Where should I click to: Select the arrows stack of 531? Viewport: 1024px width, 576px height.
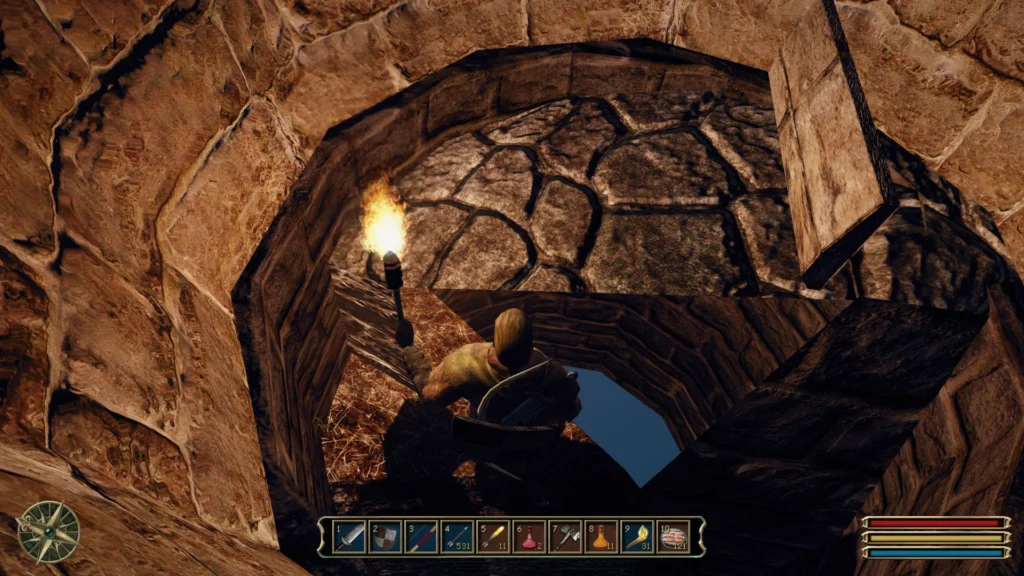[457, 536]
